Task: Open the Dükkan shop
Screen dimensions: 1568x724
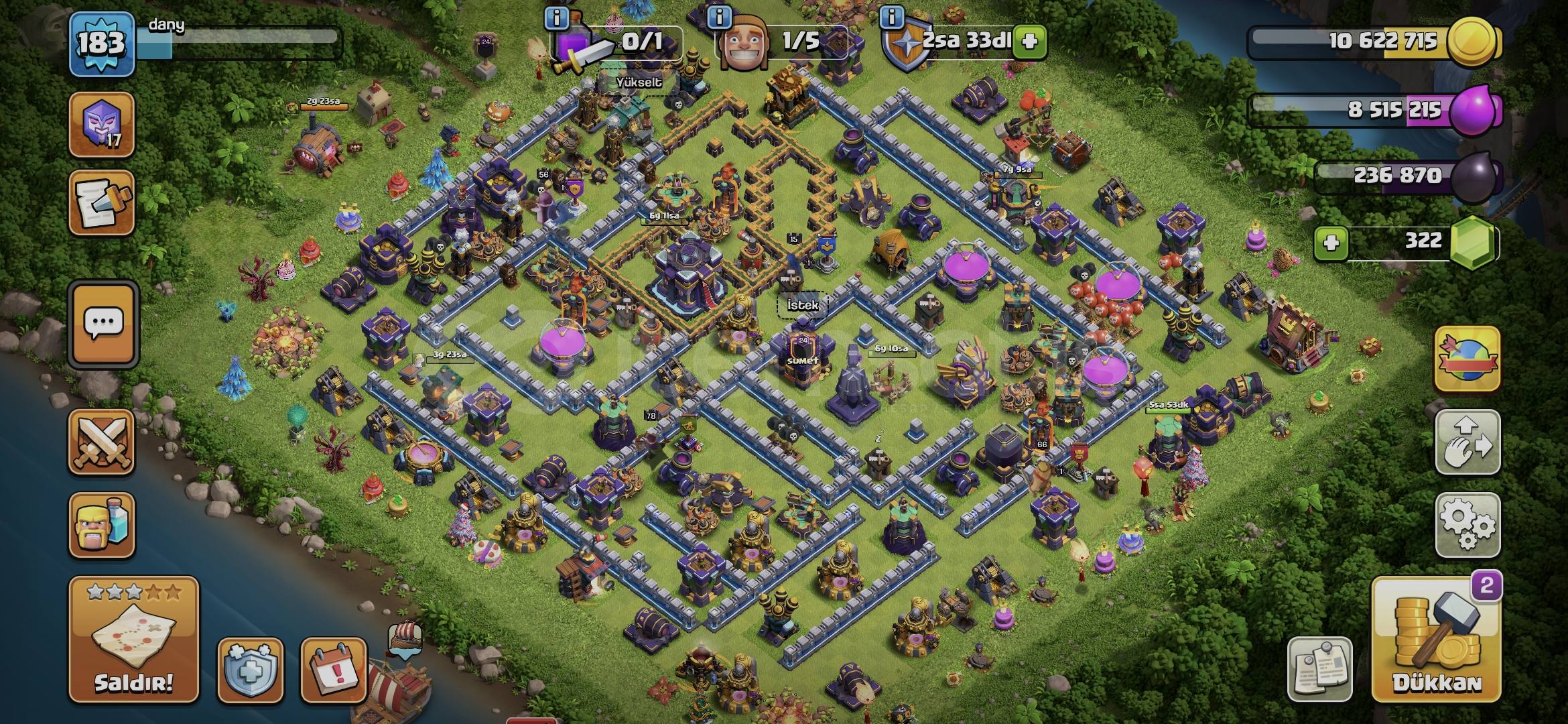Action: click(x=1436, y=640)
